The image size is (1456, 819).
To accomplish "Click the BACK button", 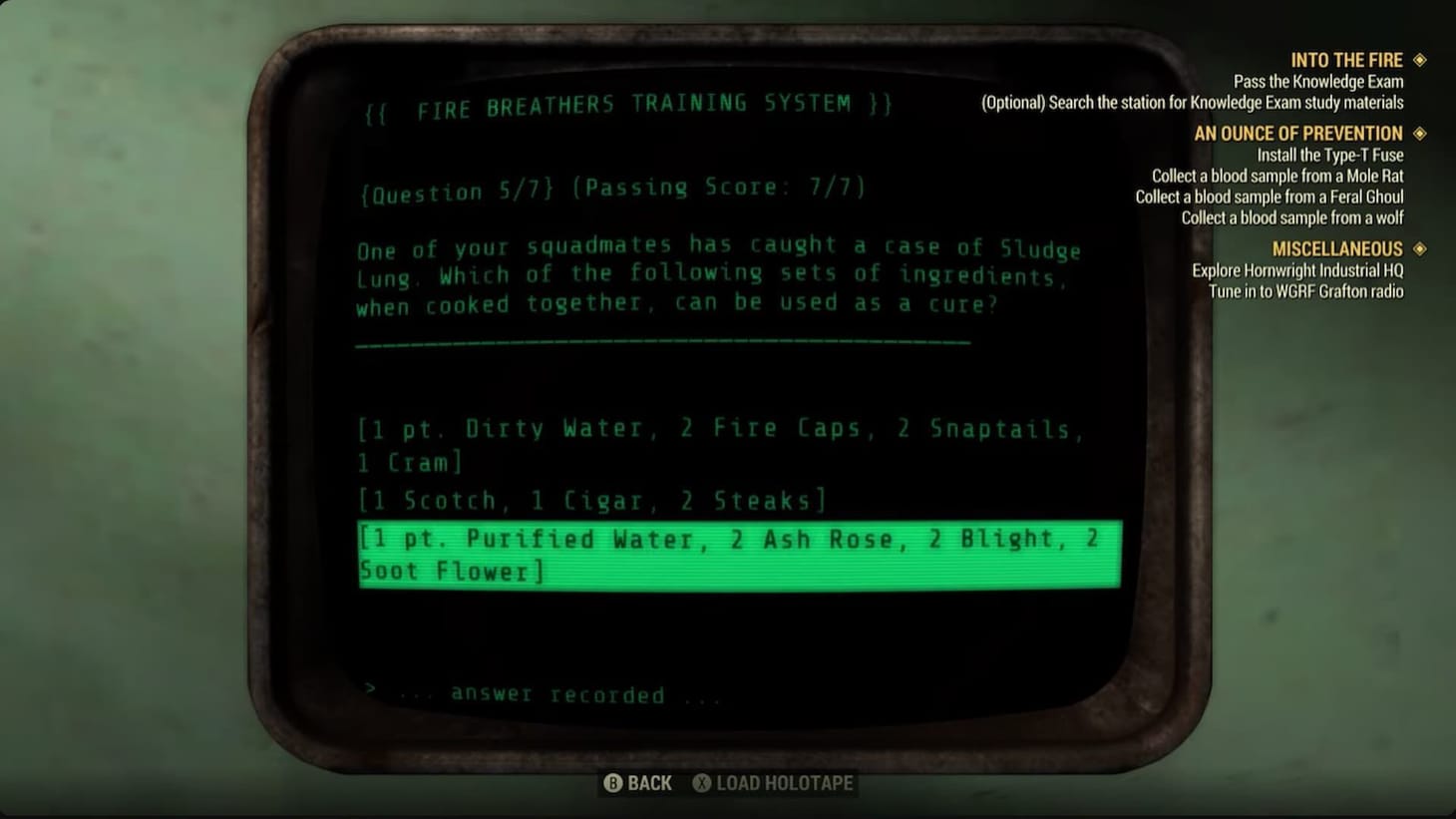I will click(x=647, y=783).
